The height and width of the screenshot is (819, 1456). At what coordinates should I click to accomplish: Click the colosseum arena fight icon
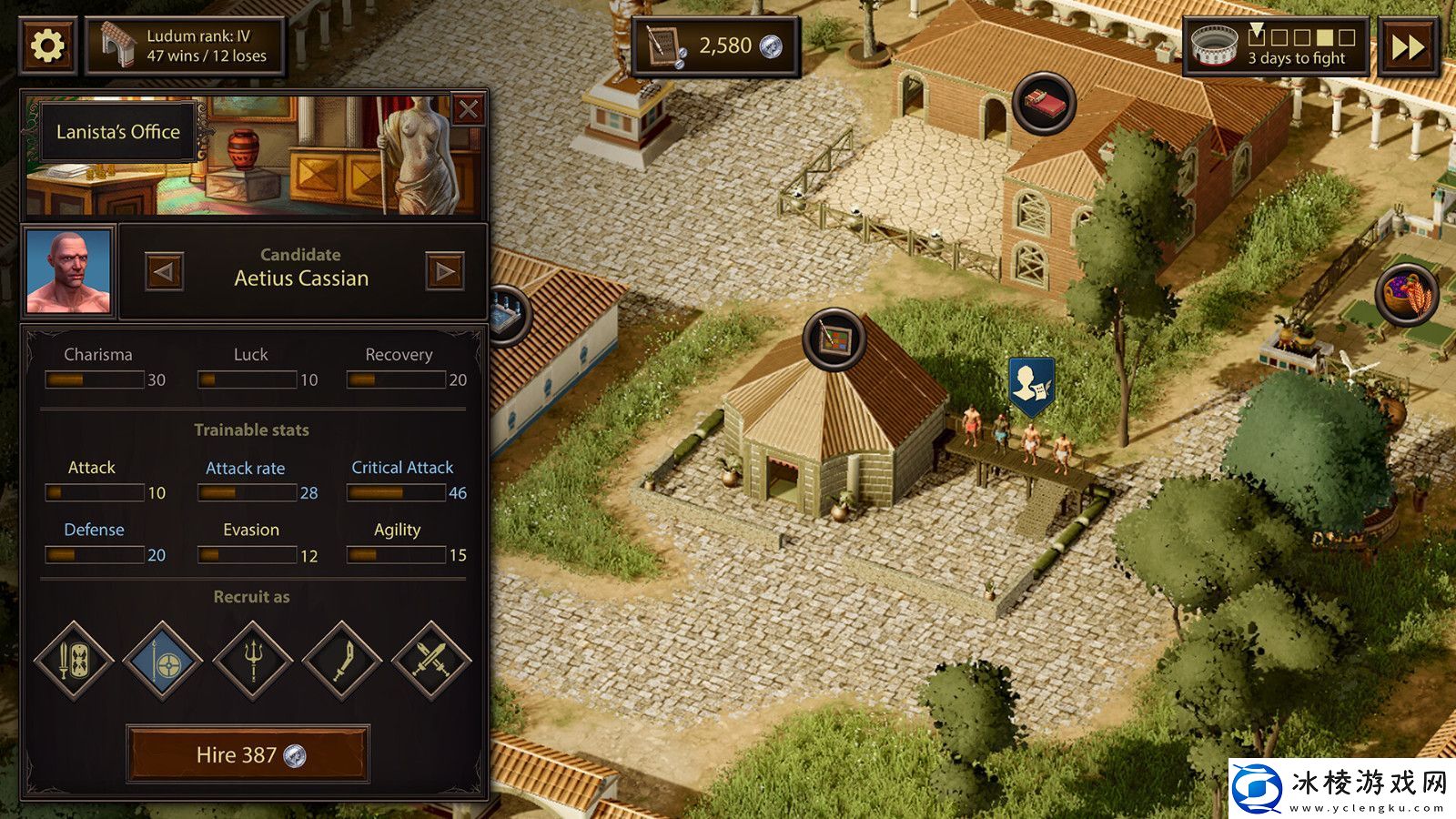click(x=1214, y=44)
